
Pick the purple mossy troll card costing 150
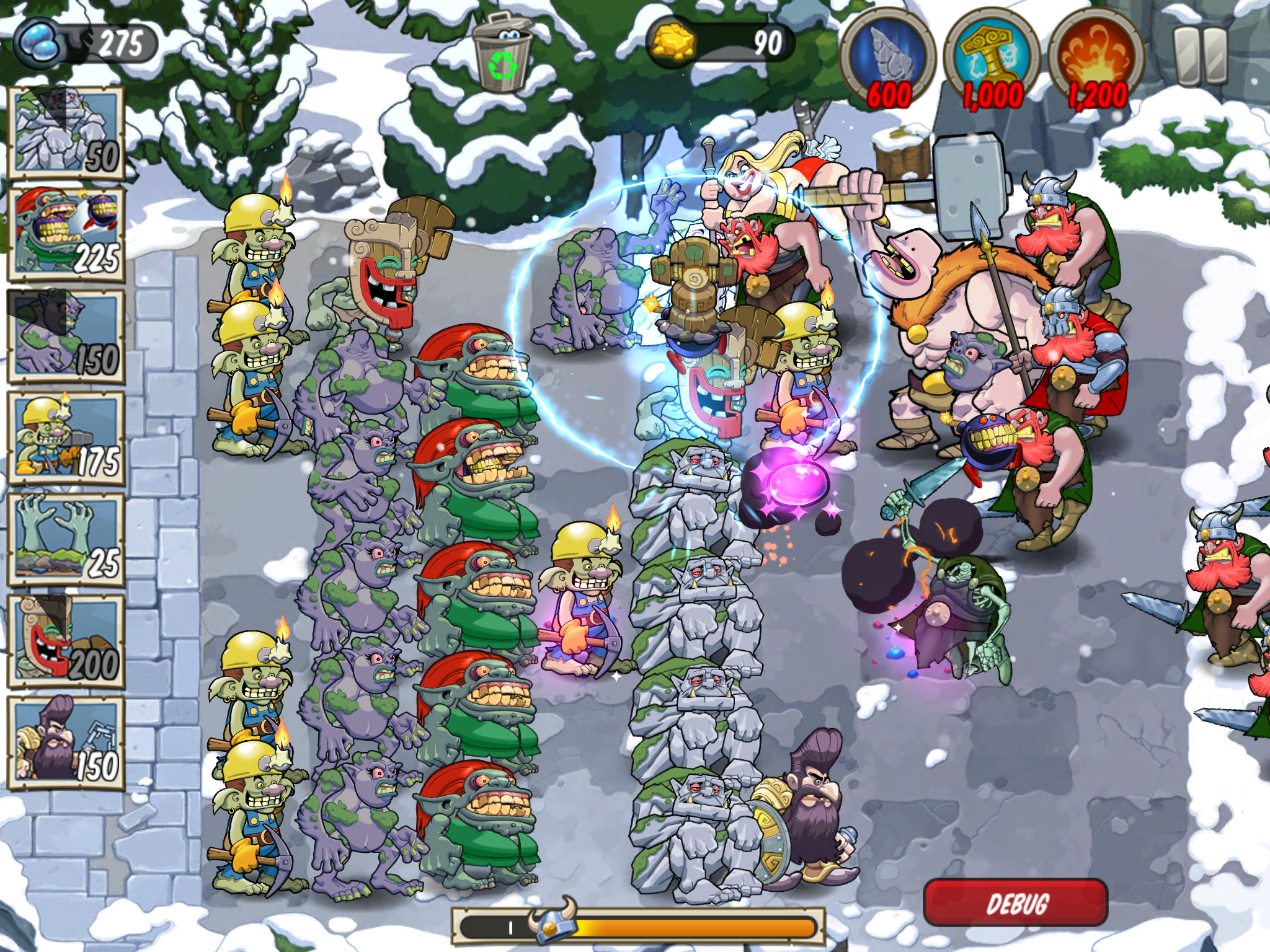point(66,336)
